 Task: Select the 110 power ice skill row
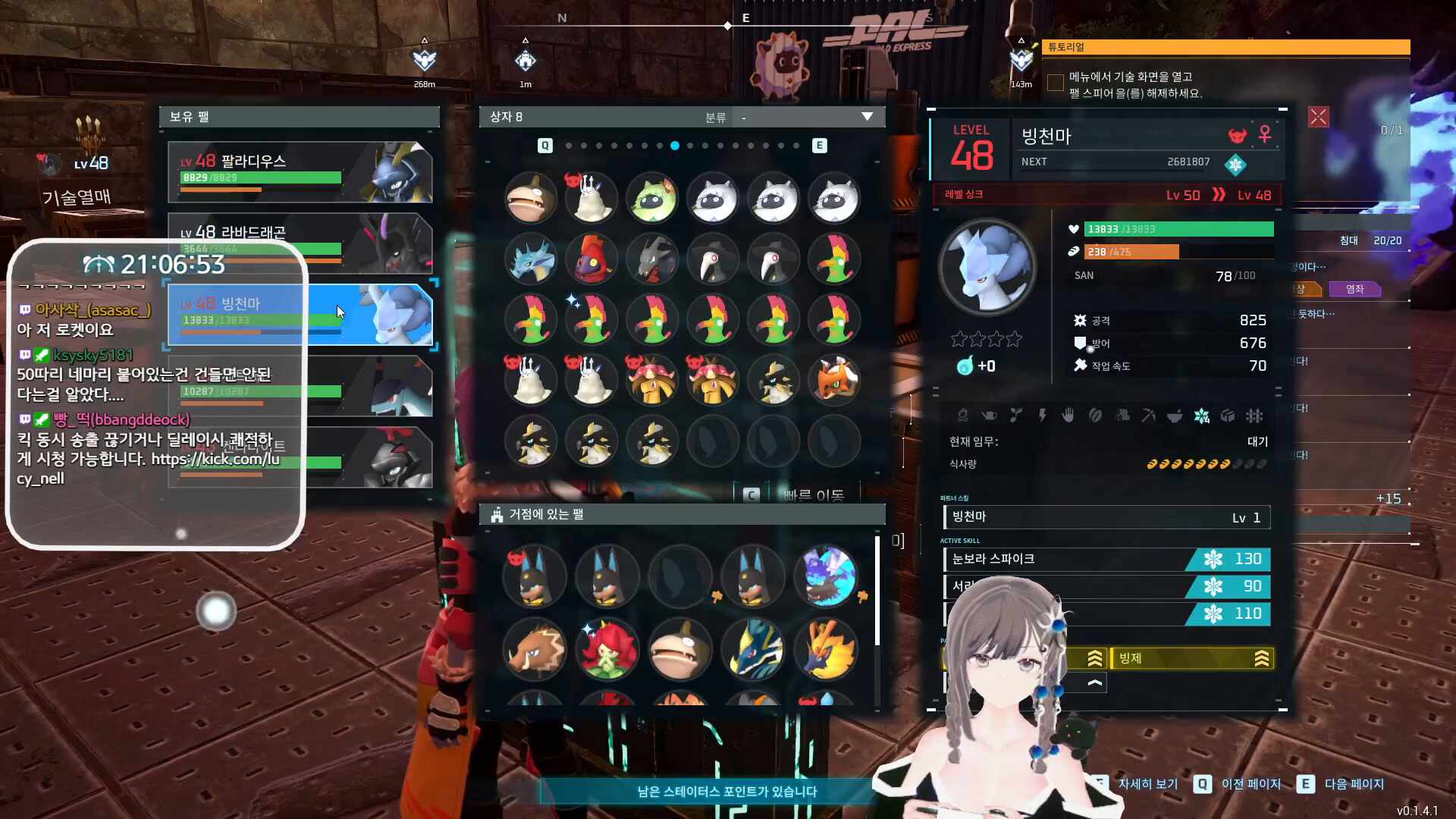click(1106, 613)
